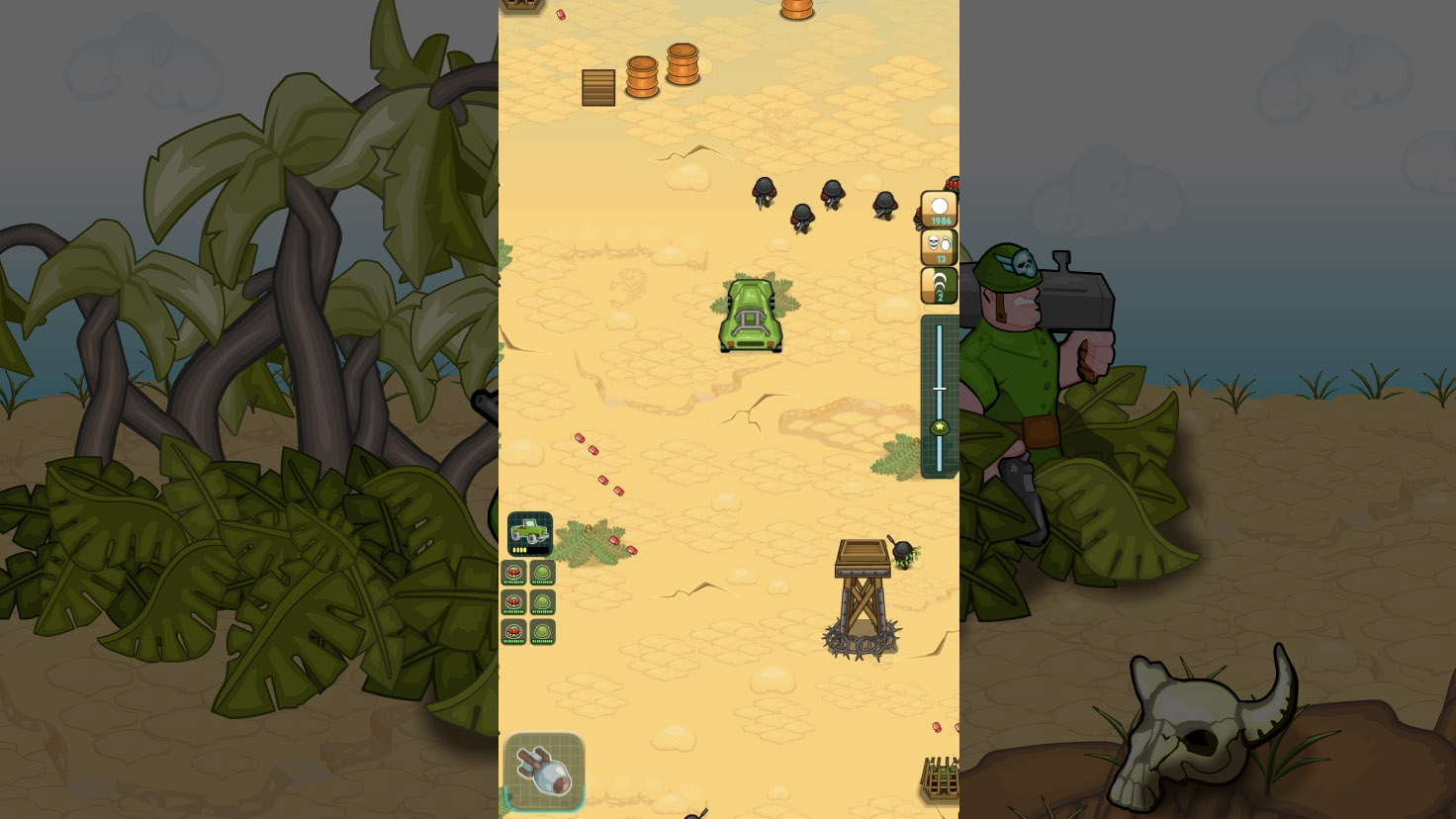Launch the airstrike bomb ability

click(x=545, y=773)
